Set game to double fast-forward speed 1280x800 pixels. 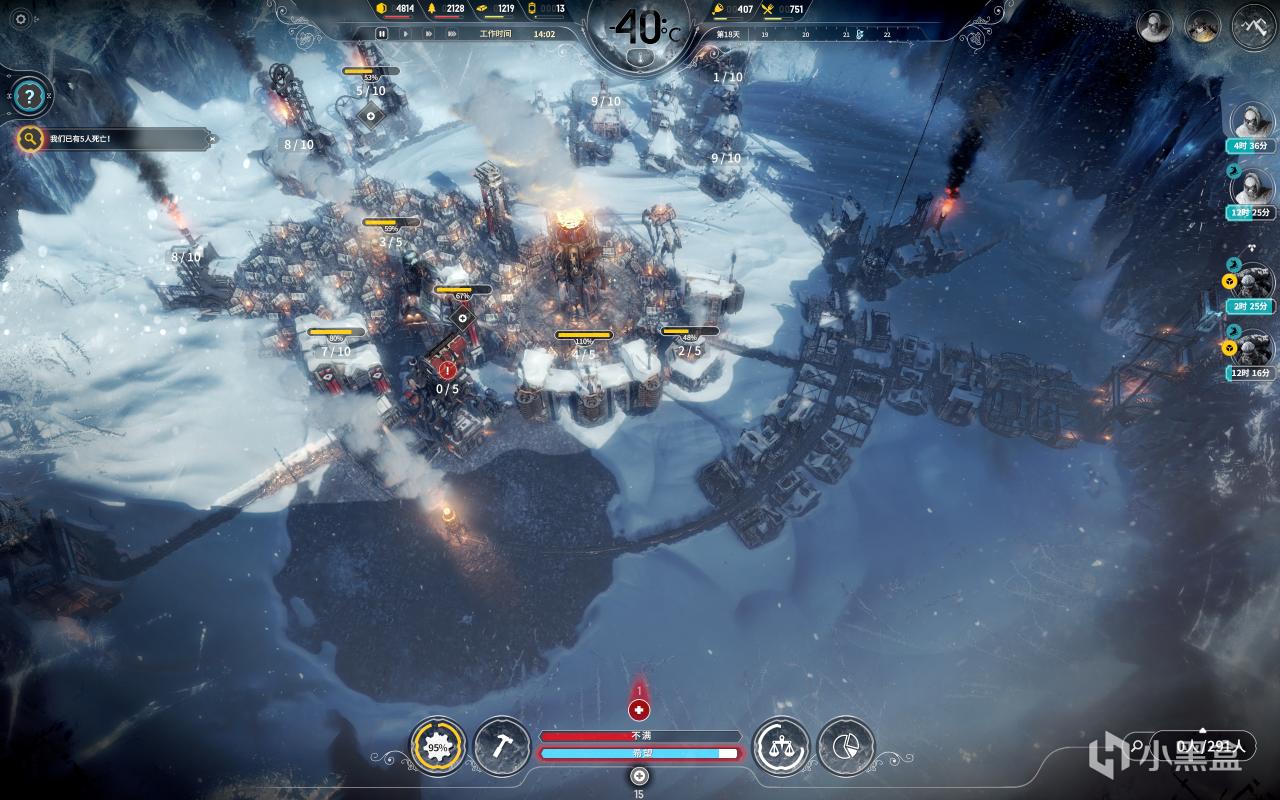tap(428, 33)
